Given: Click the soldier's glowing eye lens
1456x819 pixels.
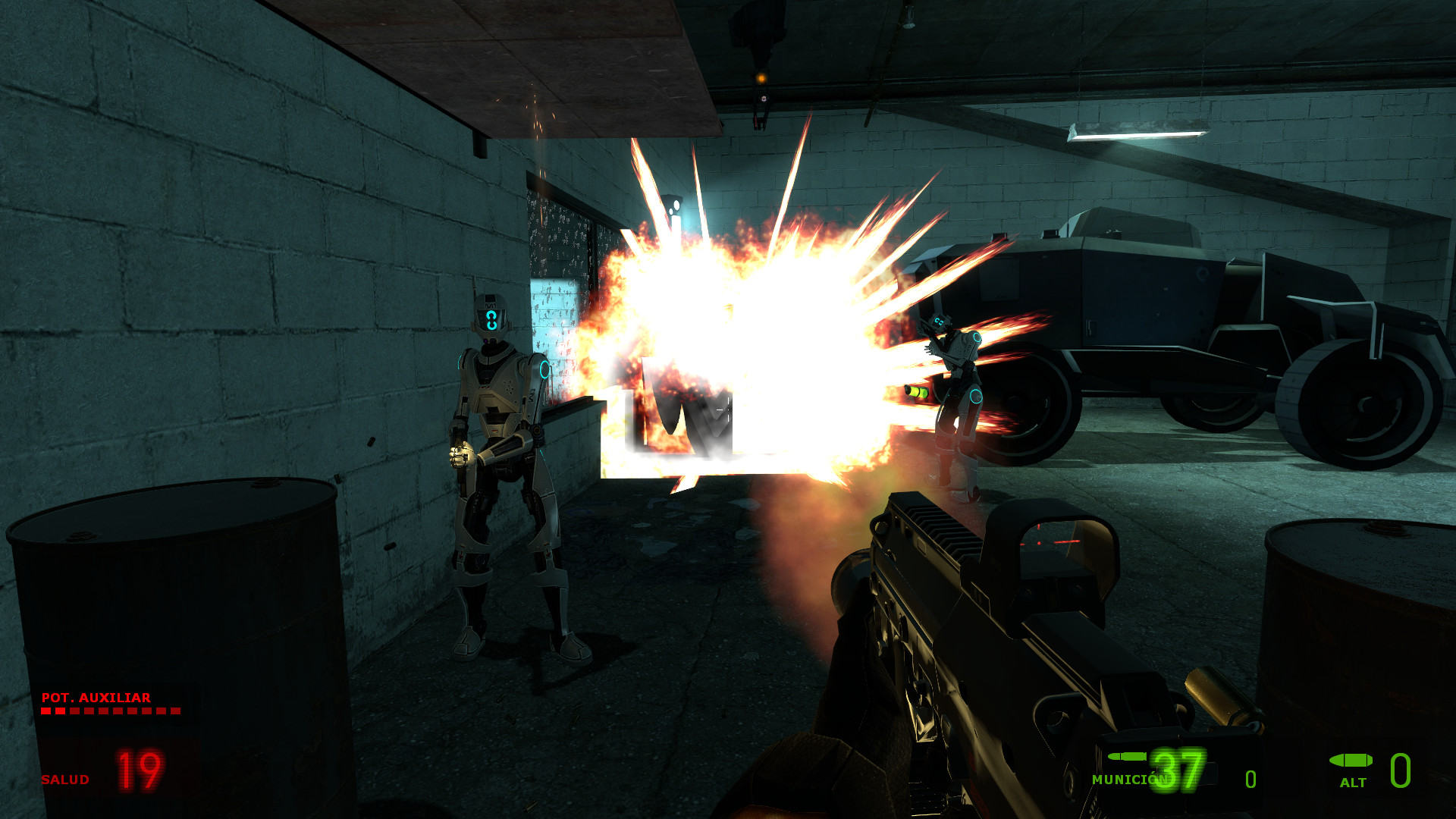Looking at the screenshot, I should (491, 318).
